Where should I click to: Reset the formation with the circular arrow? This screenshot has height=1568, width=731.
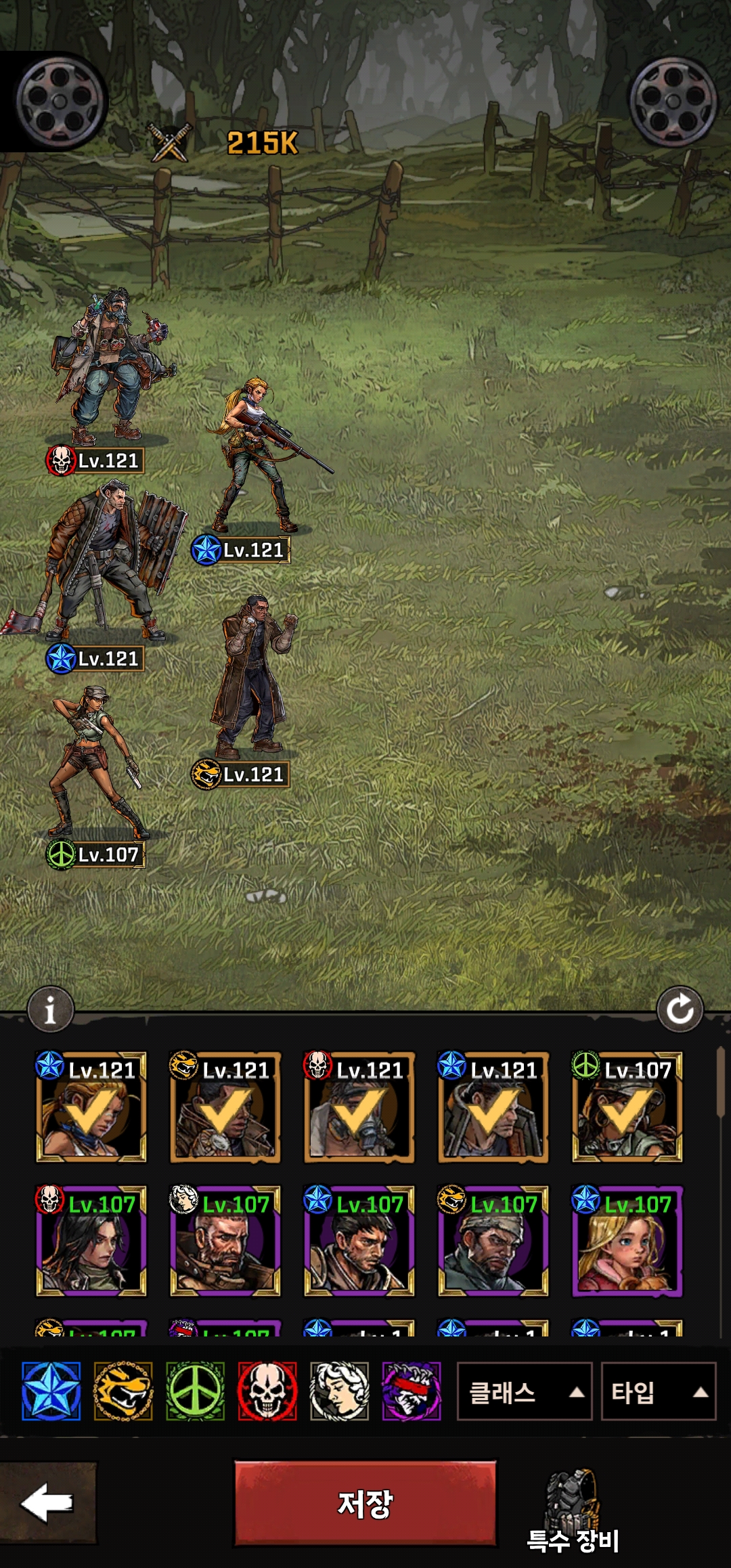(x=680, y=1010)
